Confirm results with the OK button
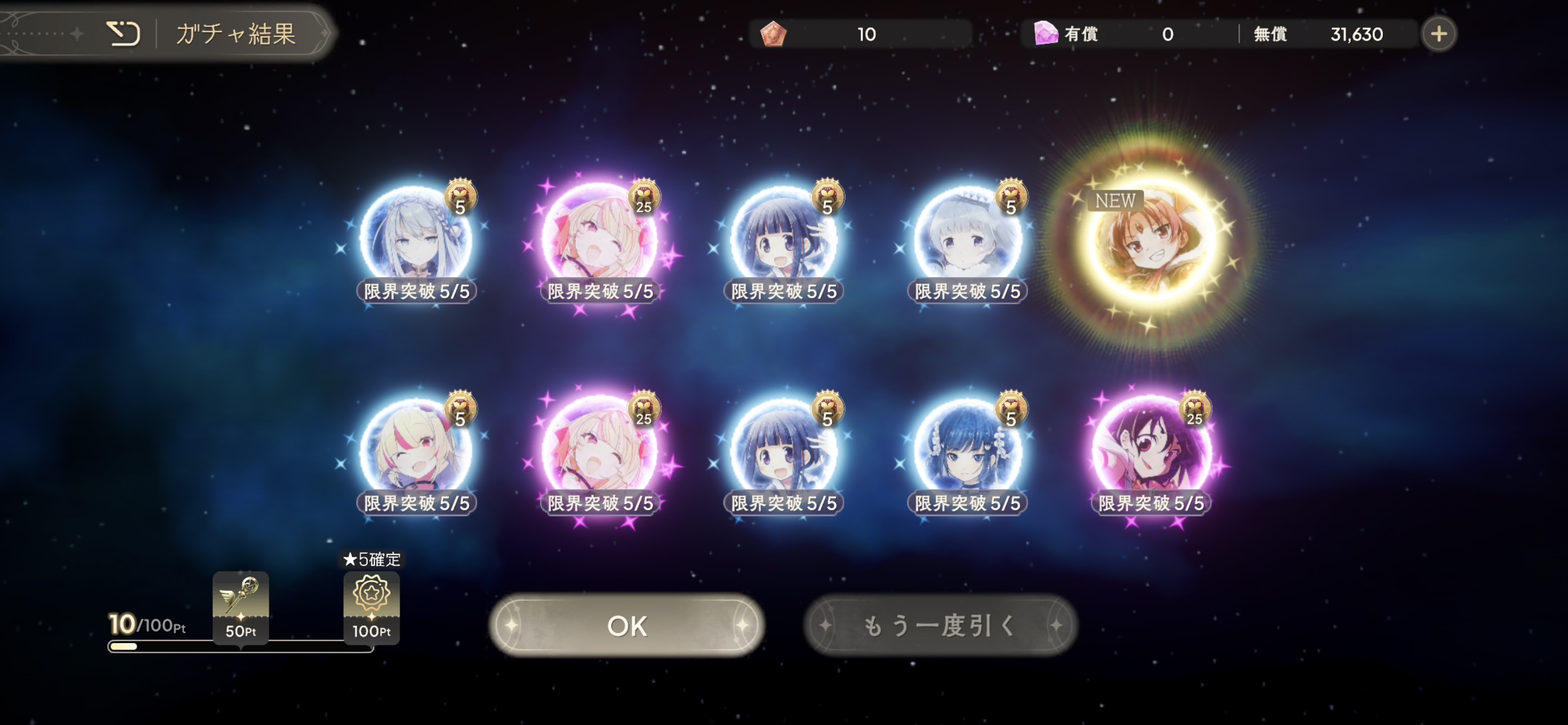The height and width of the screenshot is (725, 1568). pyautogui.click(x=627, y=625)
